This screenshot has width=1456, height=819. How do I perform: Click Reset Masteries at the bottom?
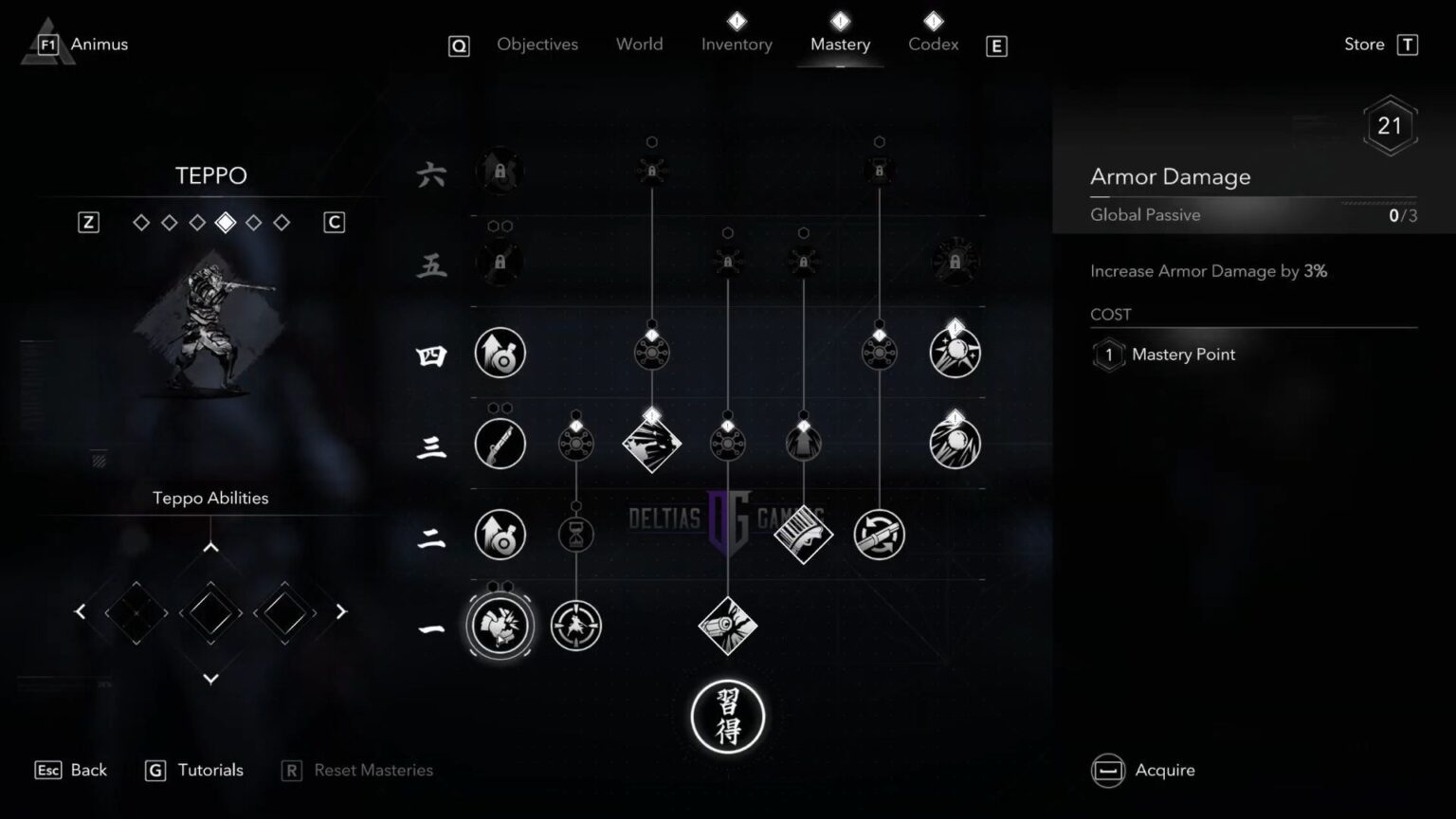(x=370, y=770)
